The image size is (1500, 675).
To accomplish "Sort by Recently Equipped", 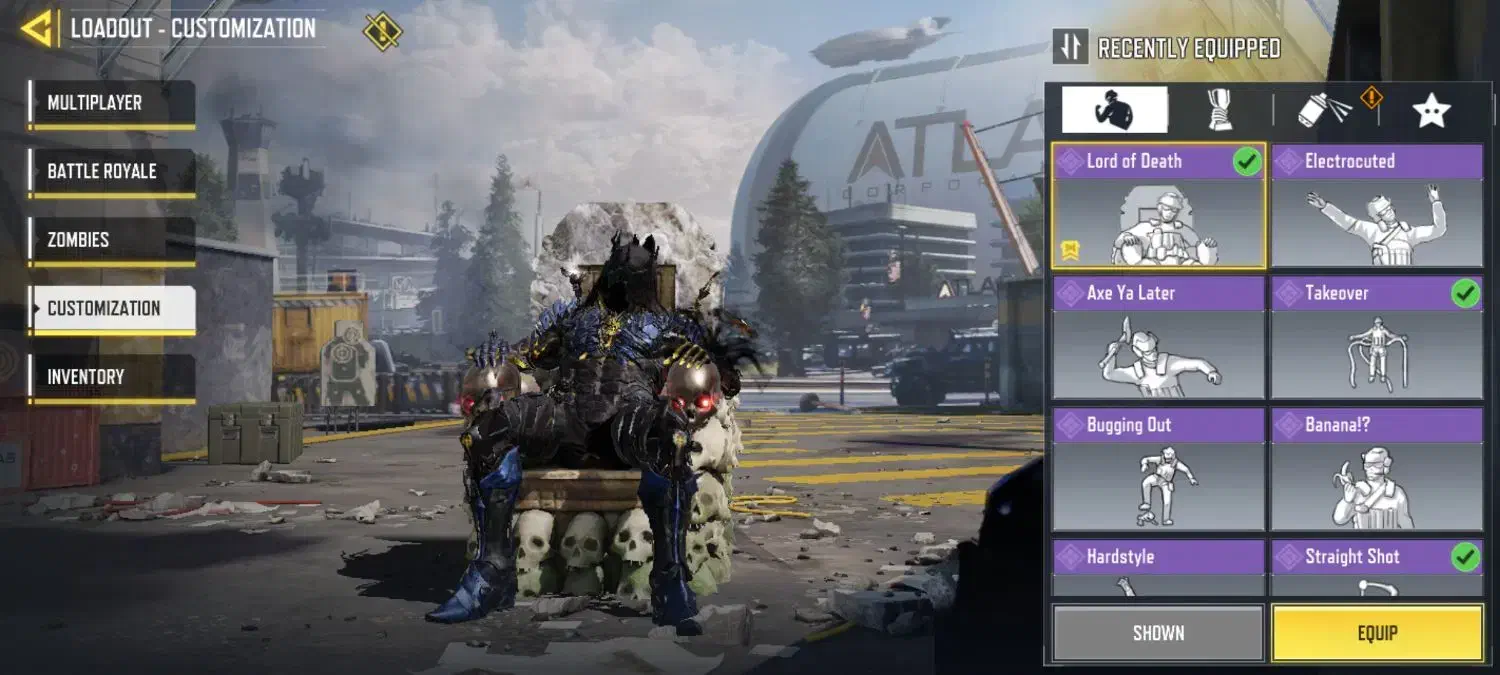I will point(1168,48).
